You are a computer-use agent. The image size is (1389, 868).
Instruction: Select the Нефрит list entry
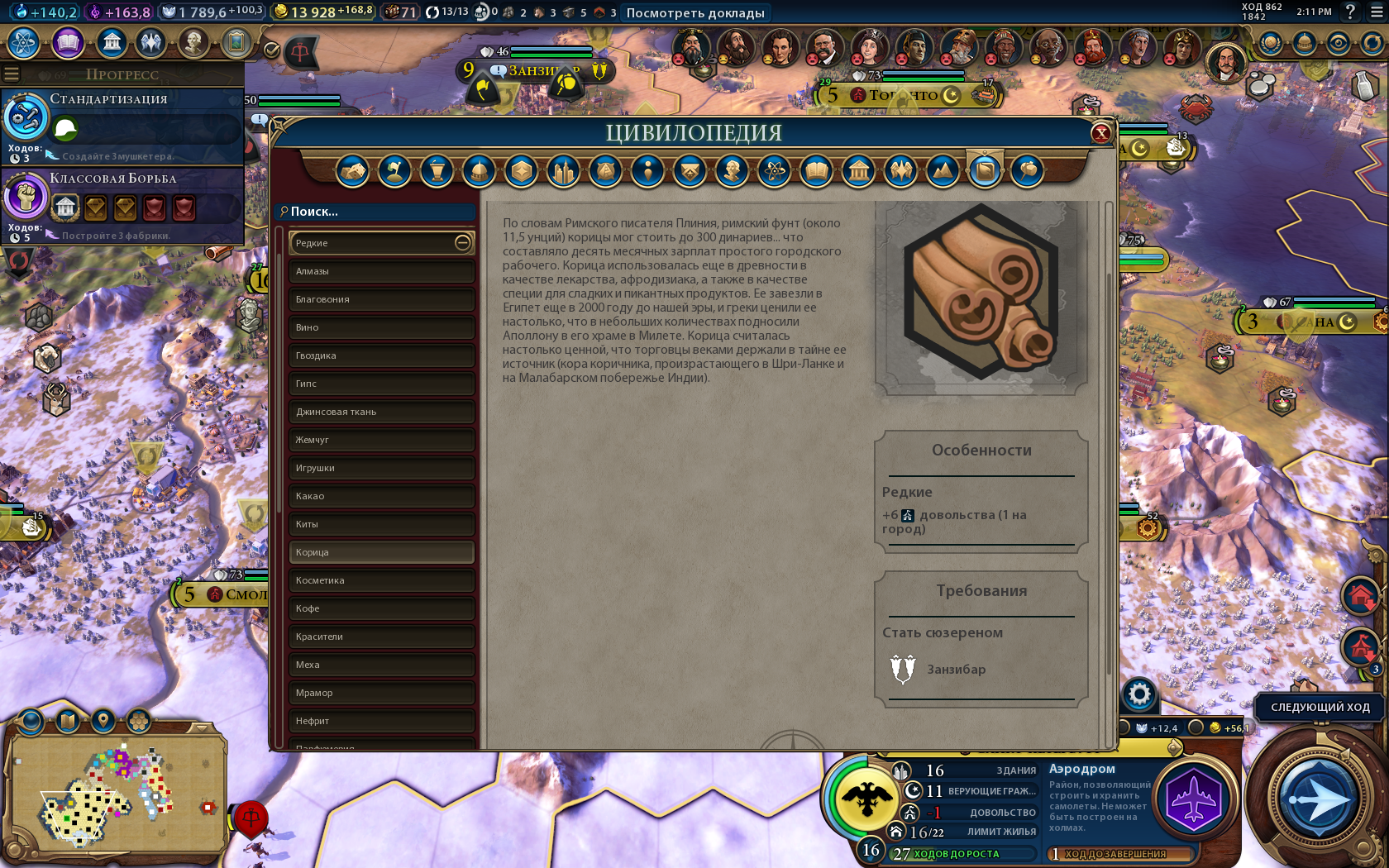[381, 721]
